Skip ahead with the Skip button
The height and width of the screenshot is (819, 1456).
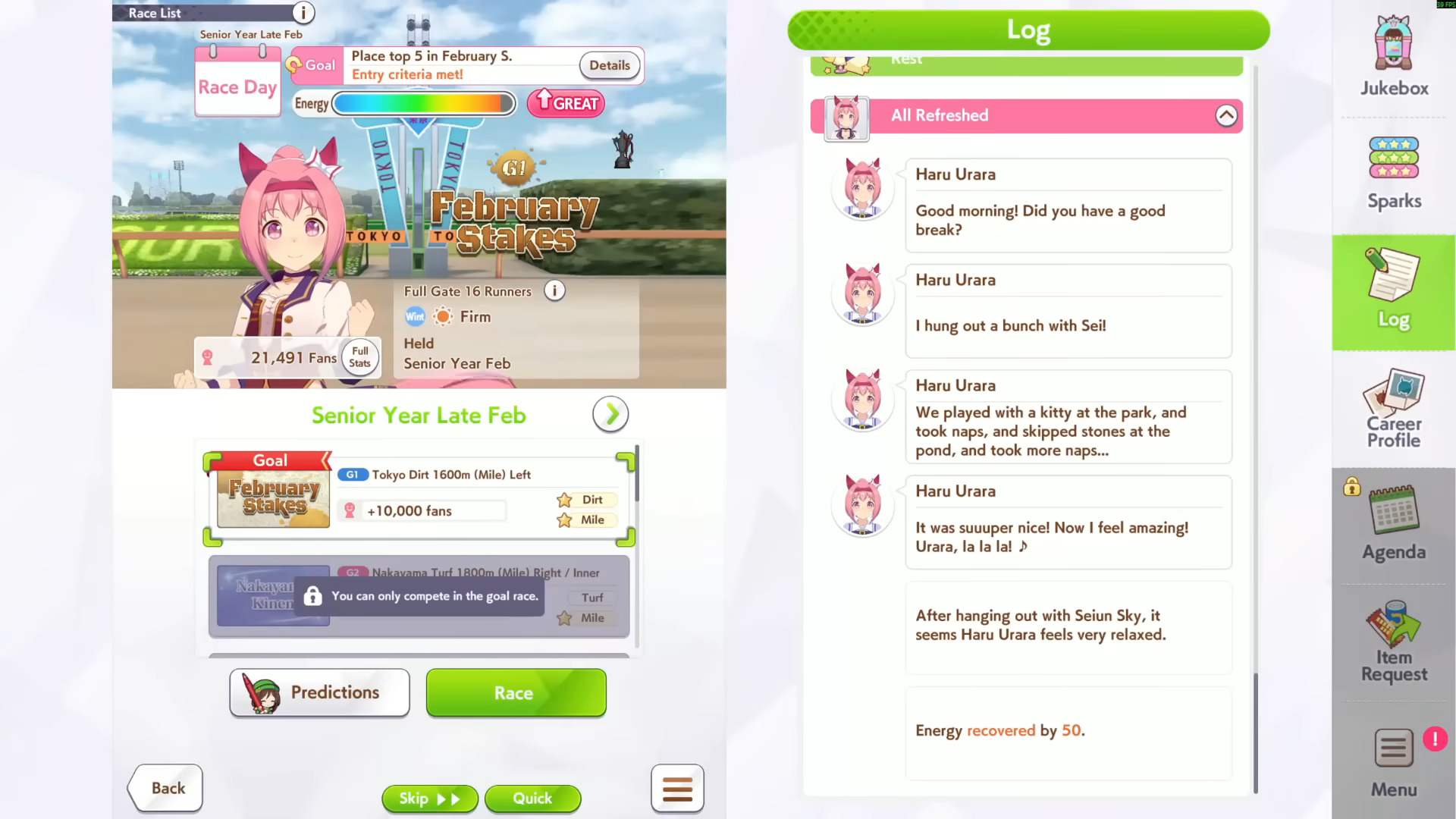click(x=429, y=798)
